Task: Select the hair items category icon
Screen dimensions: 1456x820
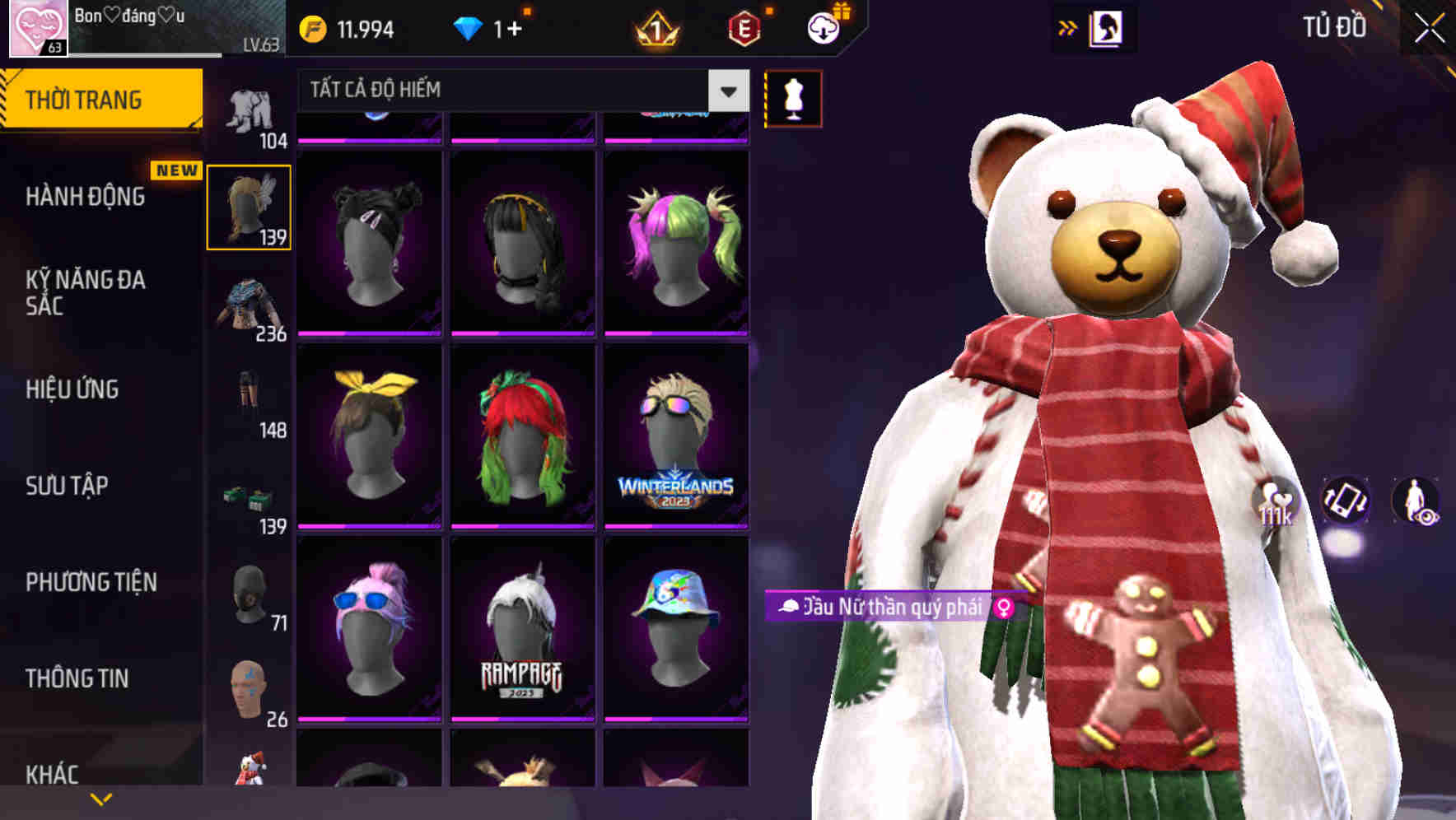Action: 250,206
